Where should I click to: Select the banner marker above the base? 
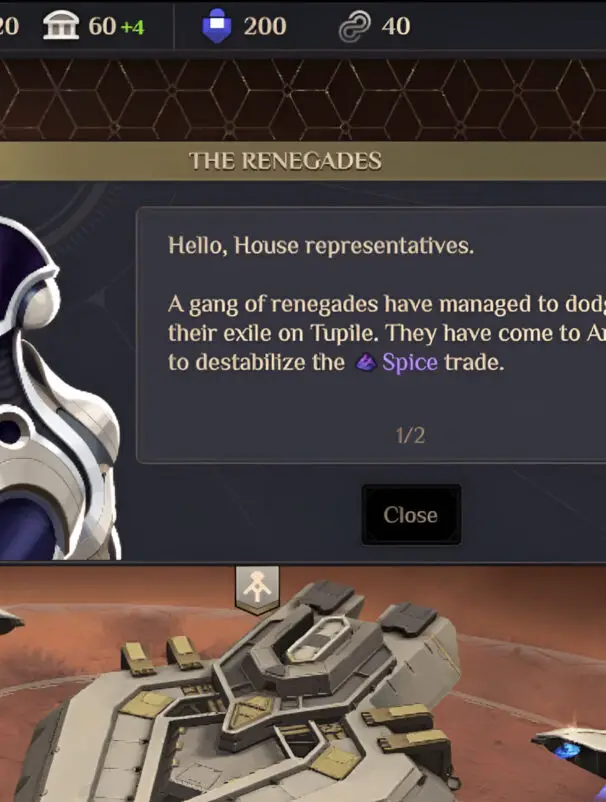point(257,588)
